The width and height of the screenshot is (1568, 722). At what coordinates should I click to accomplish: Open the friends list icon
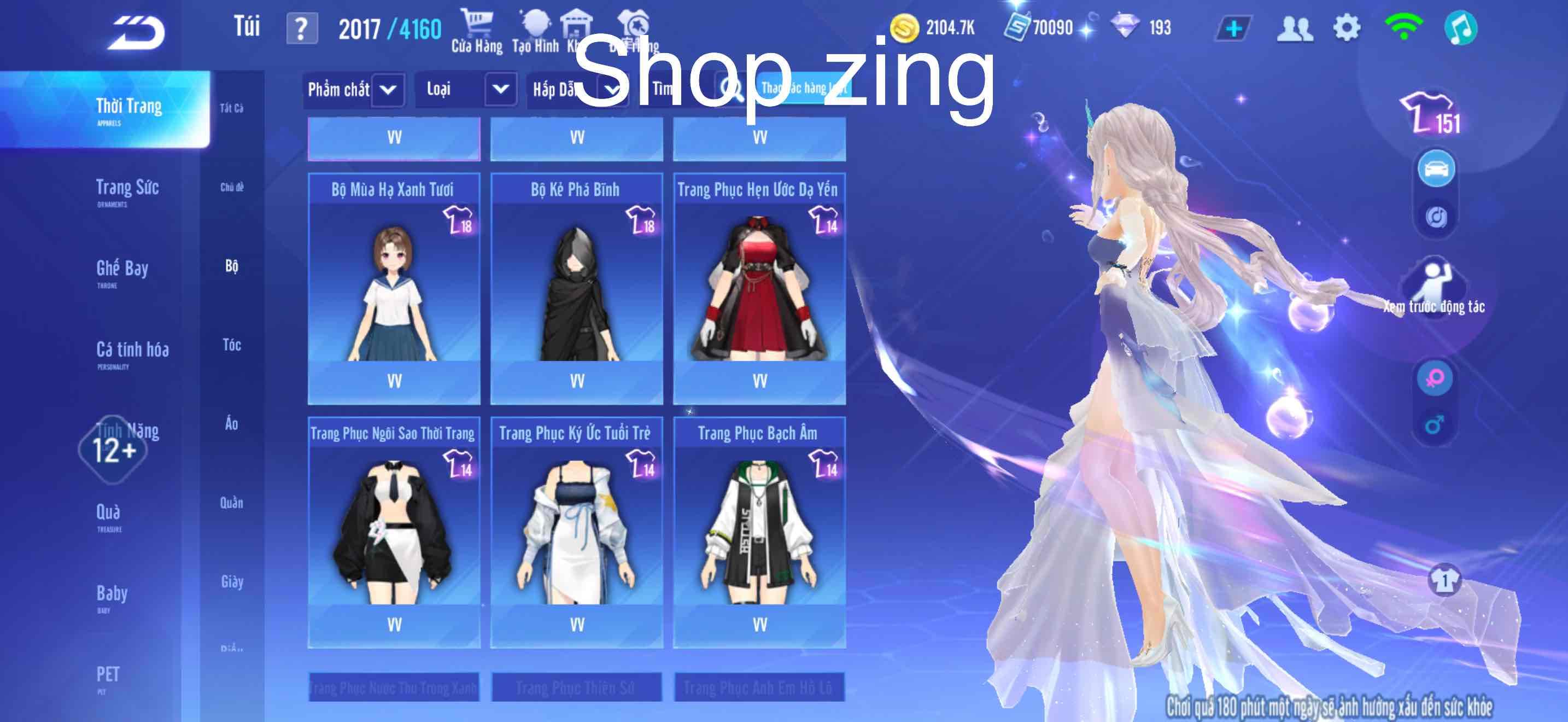pos(1295,27)
